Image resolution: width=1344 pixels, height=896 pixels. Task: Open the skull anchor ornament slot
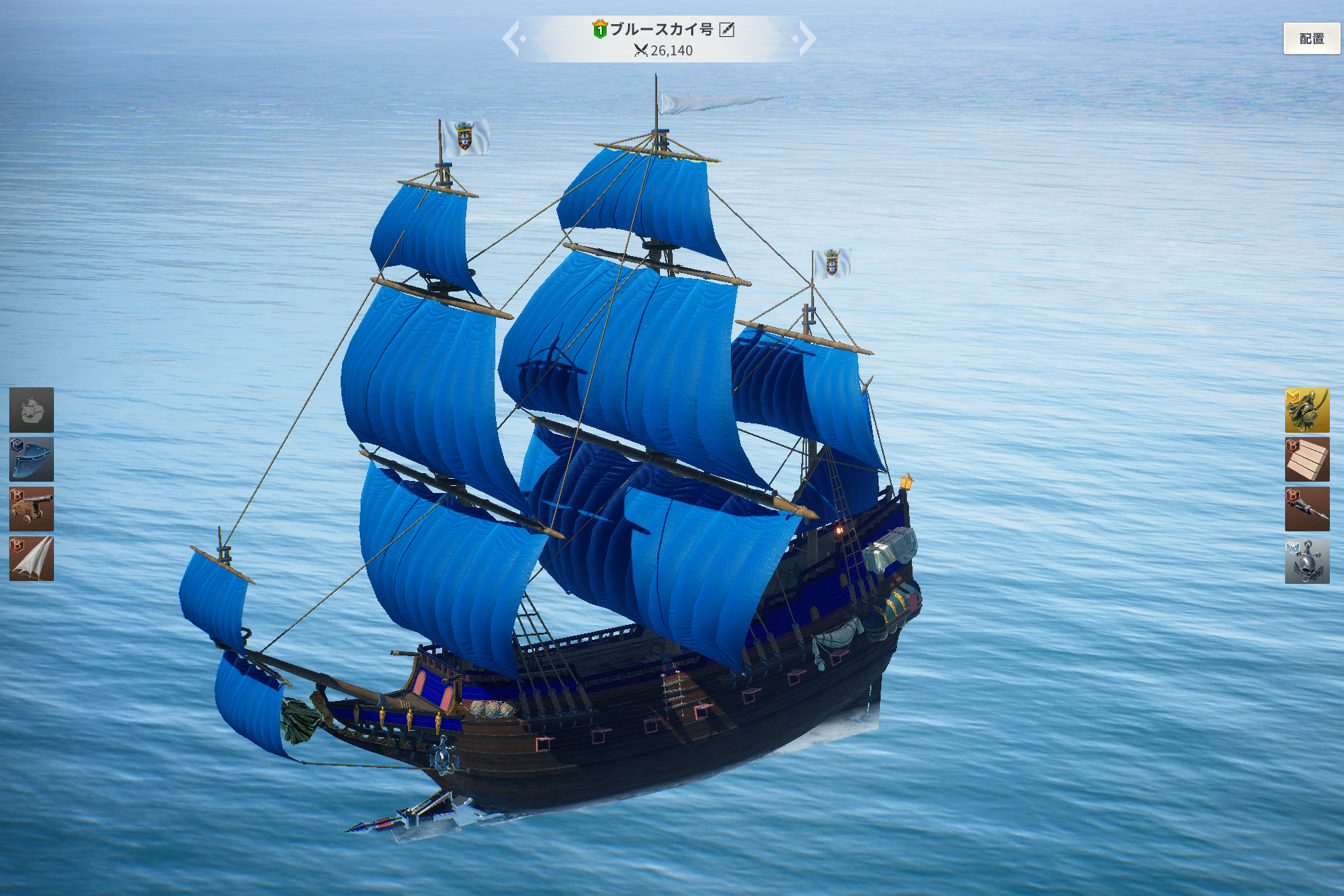click(1307, 560)
